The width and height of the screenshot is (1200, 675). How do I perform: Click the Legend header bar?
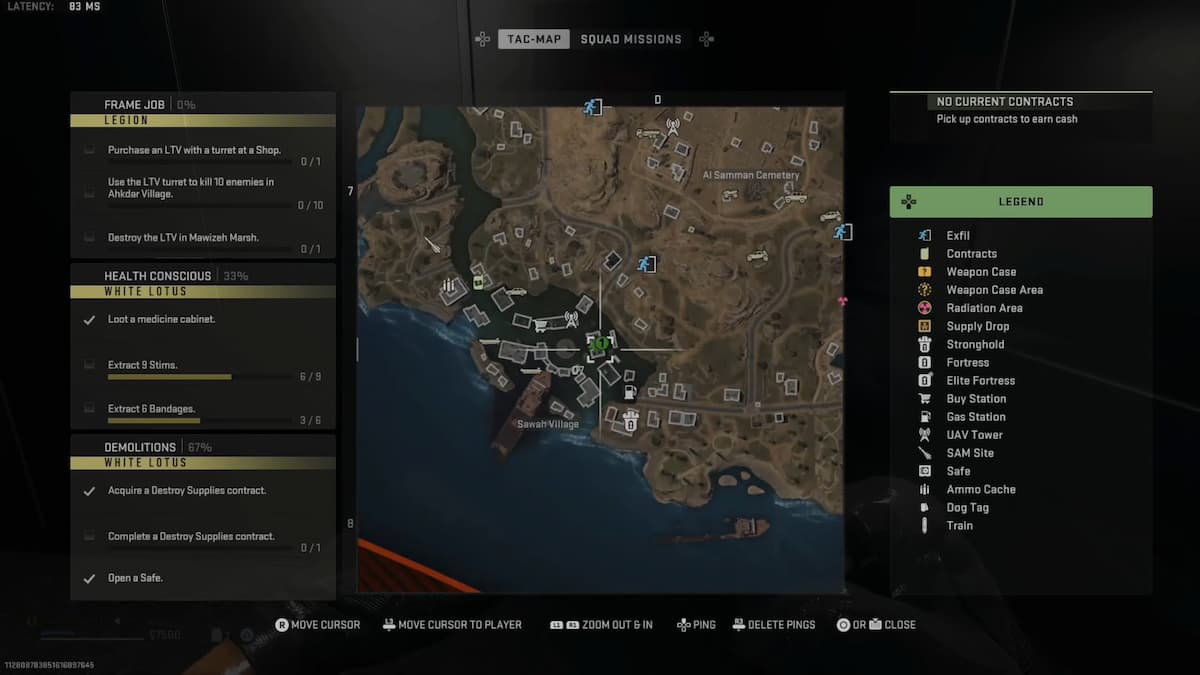point(1020,202)
